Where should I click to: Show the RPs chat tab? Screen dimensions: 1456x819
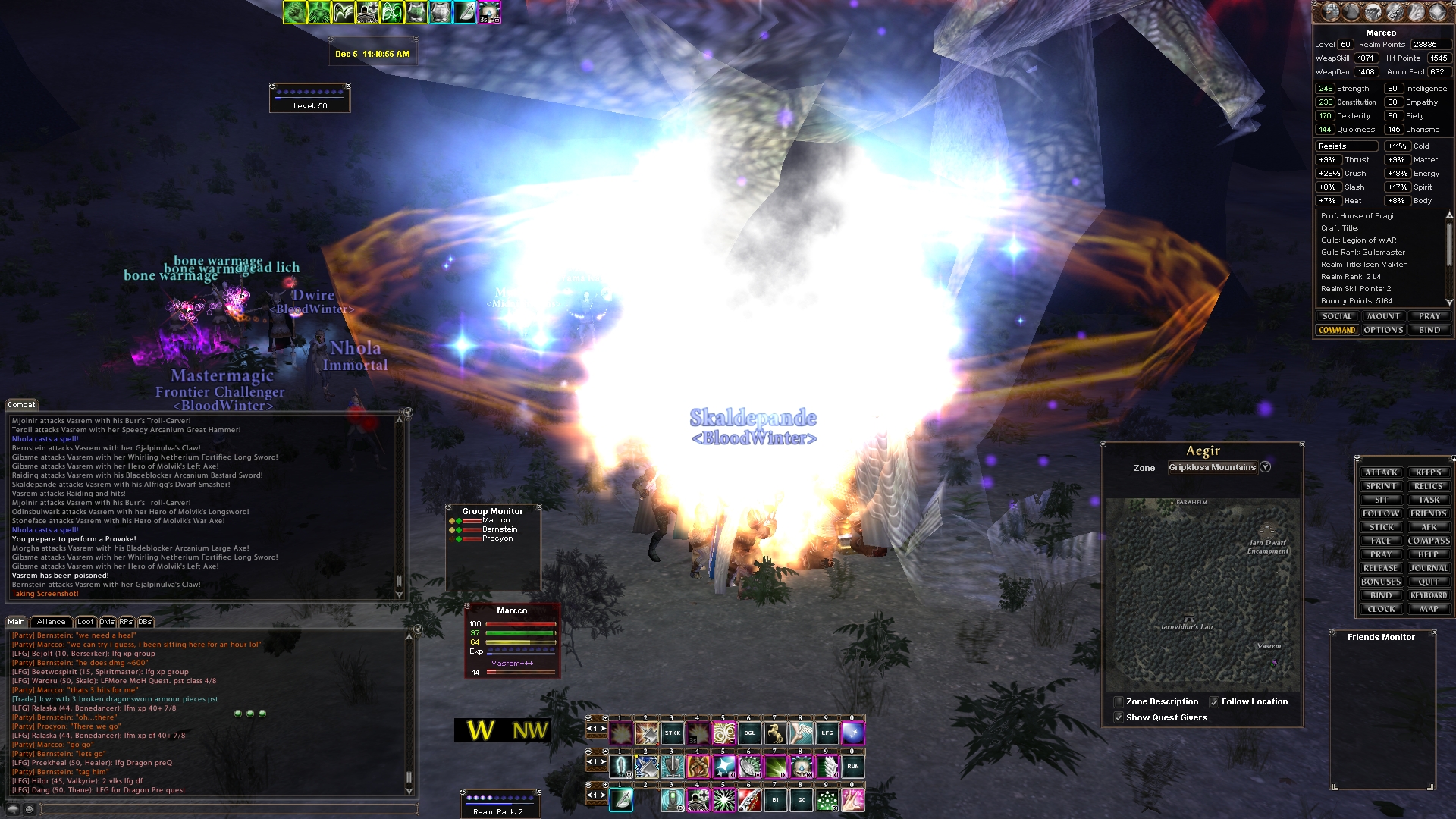[126, 622]
